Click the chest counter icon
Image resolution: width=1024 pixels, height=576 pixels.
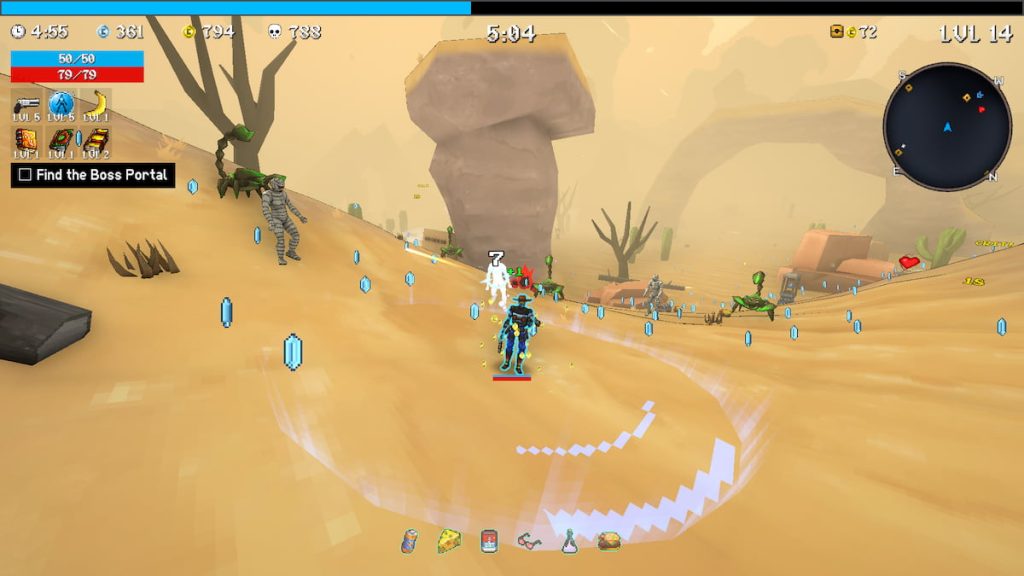(x=837, y=32)
